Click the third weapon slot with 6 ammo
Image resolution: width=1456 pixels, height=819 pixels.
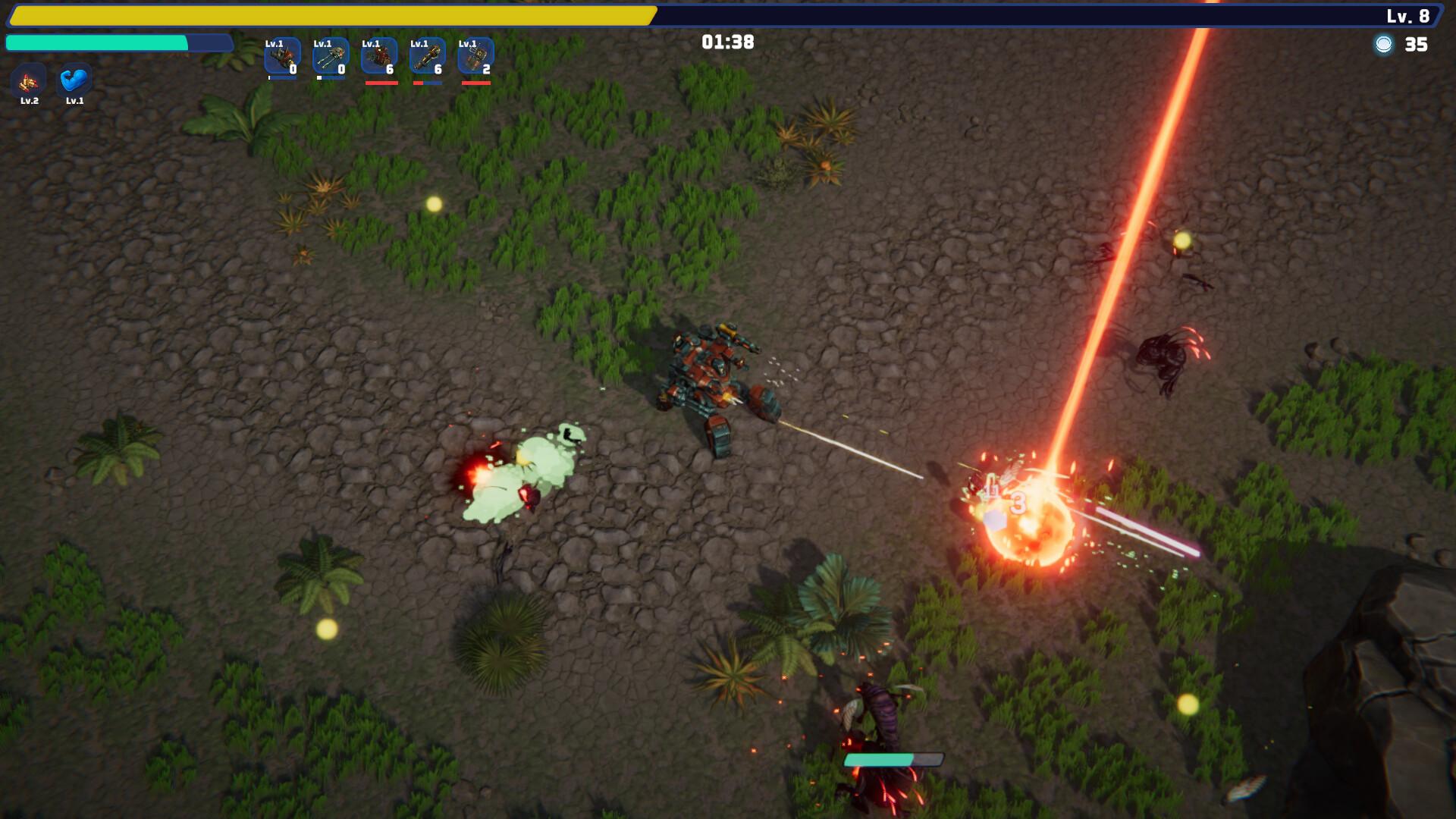tap(379, 56)
